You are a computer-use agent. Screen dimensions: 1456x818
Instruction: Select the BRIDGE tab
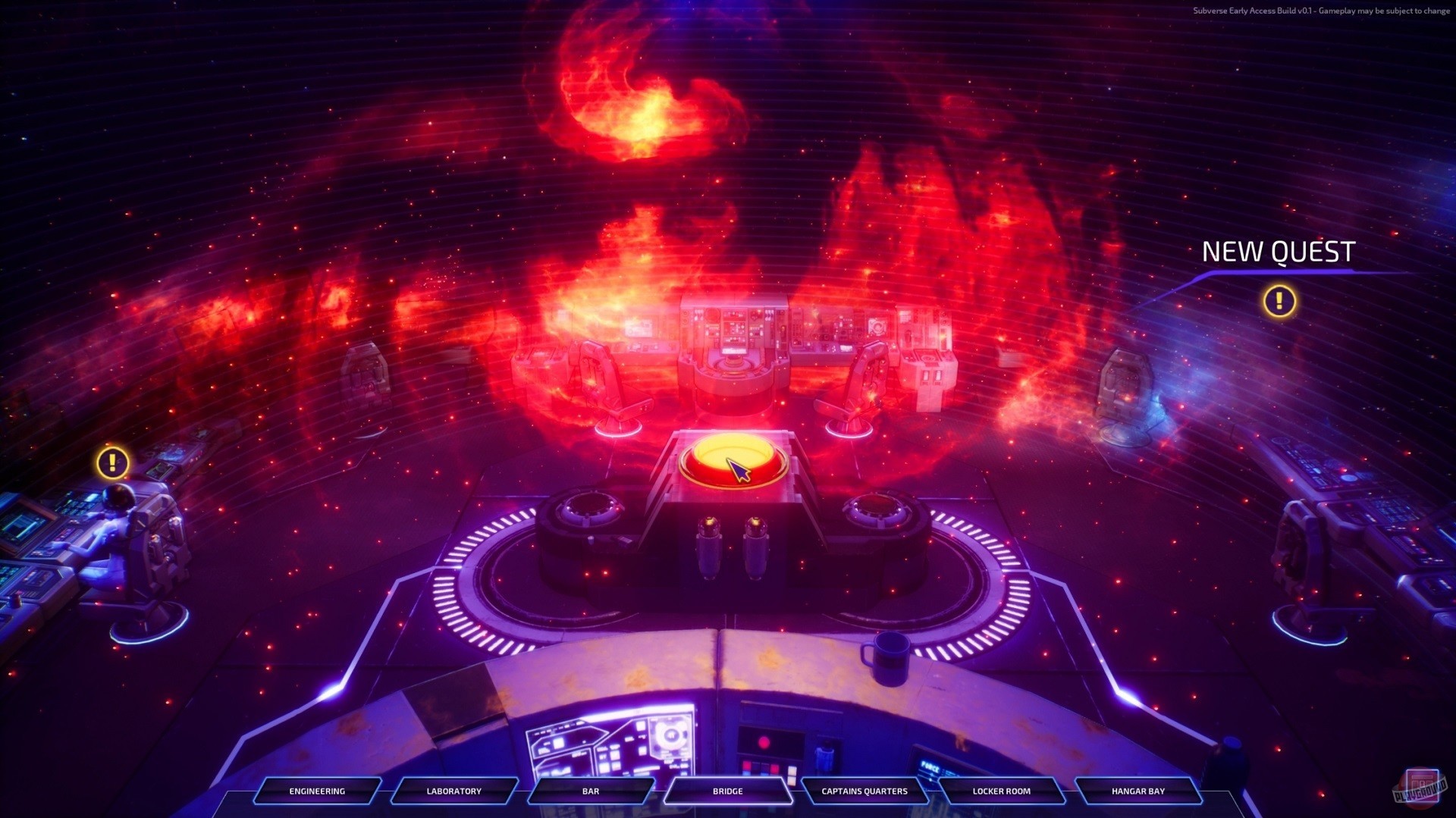[728, 791]
